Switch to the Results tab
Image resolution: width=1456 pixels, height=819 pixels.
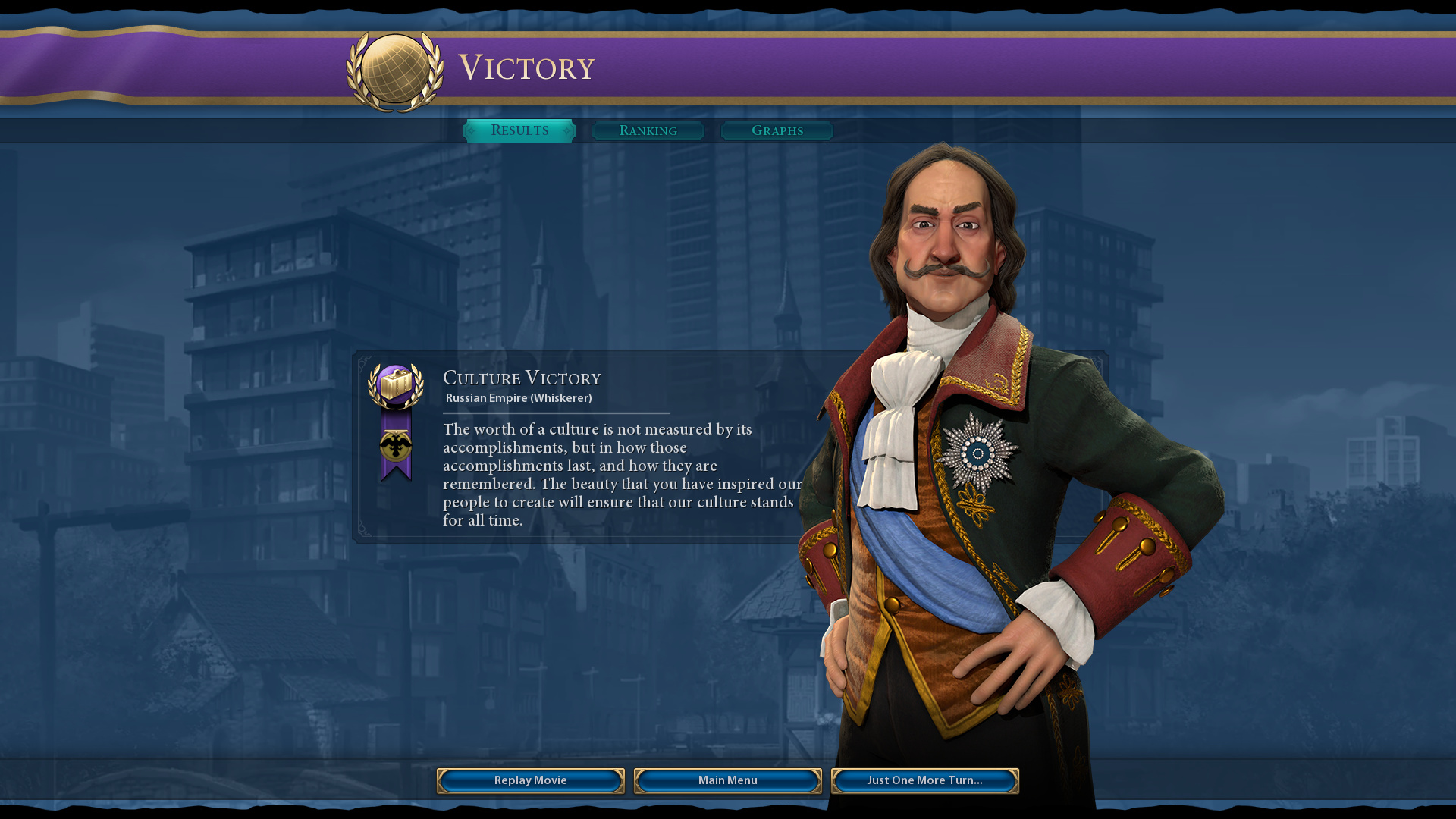[519, 130]
